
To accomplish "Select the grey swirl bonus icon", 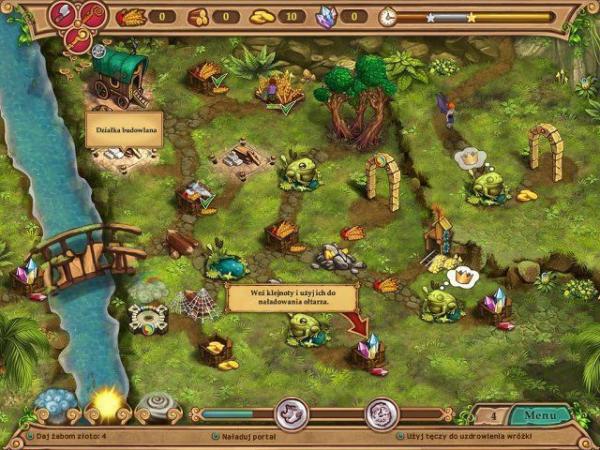I will pyautogui.click(x=158, y=406).
